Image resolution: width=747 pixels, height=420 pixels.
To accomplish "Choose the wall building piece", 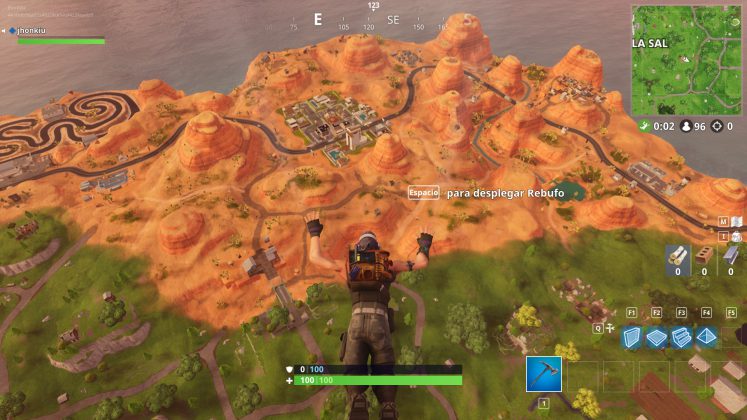I will click(x=632, y=337).
